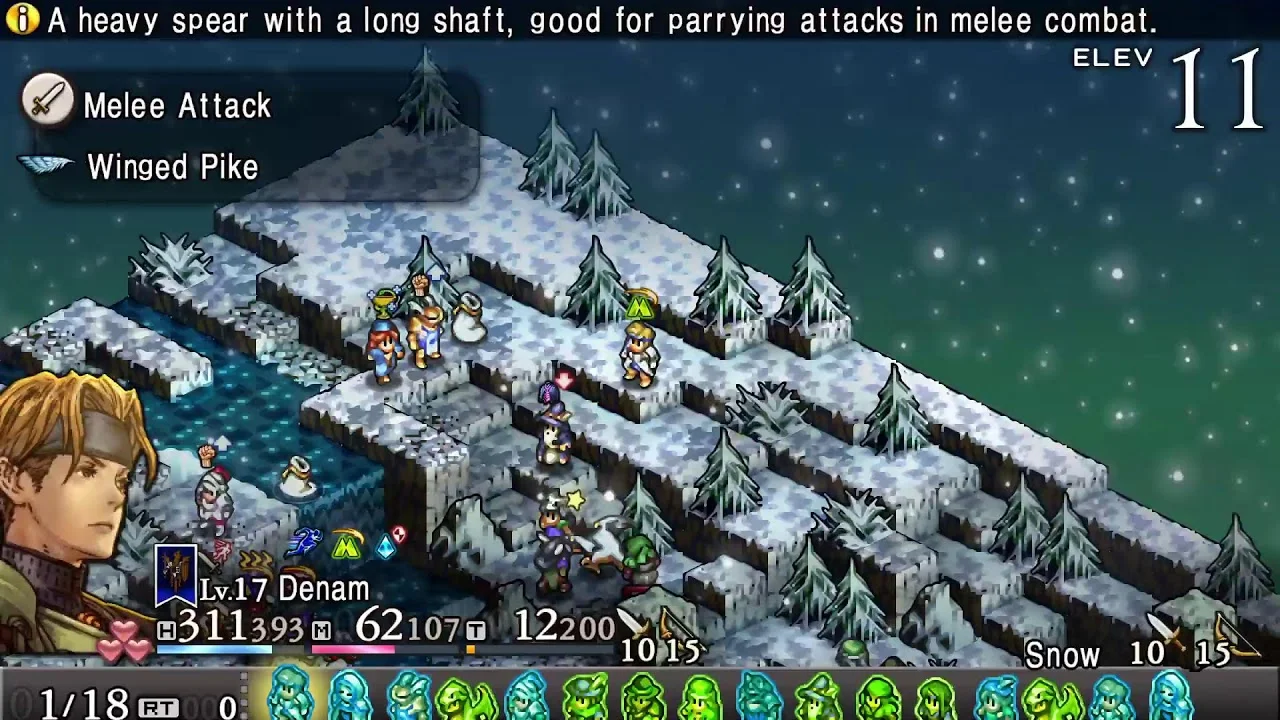Select the Melee Attack command

[x=176, y=105]
